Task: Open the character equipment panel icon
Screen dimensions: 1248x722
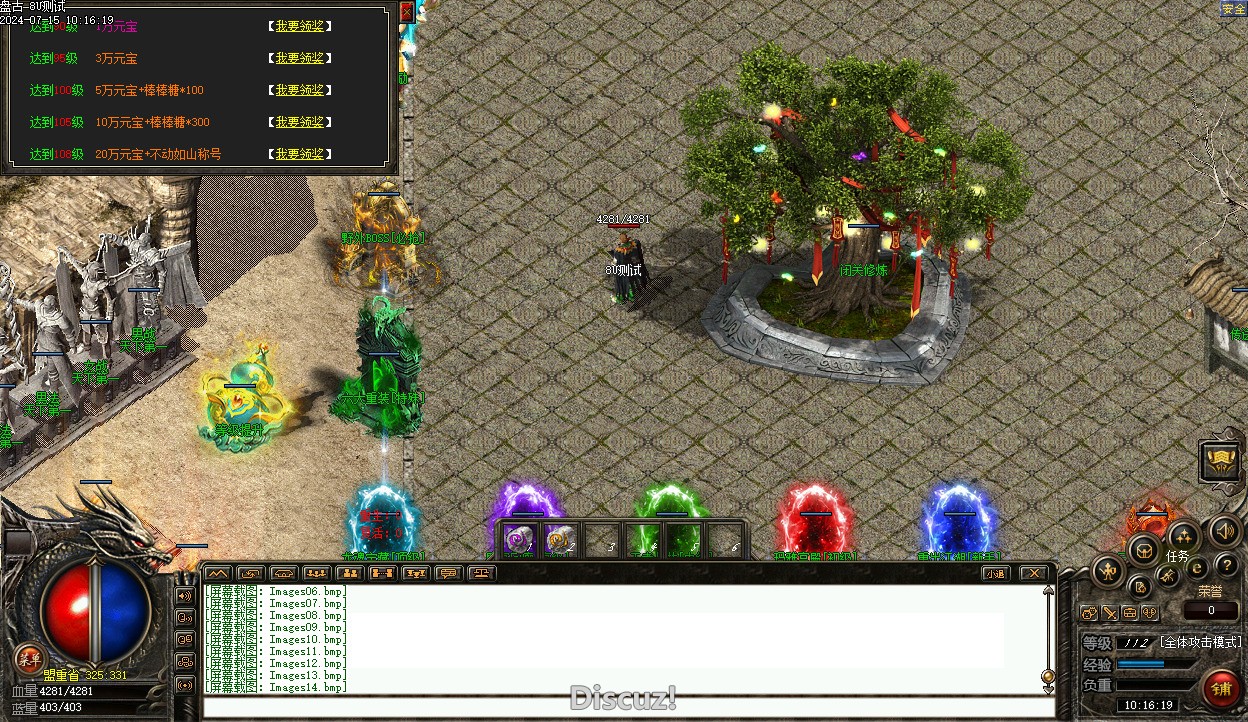Action: [1108, 572]
